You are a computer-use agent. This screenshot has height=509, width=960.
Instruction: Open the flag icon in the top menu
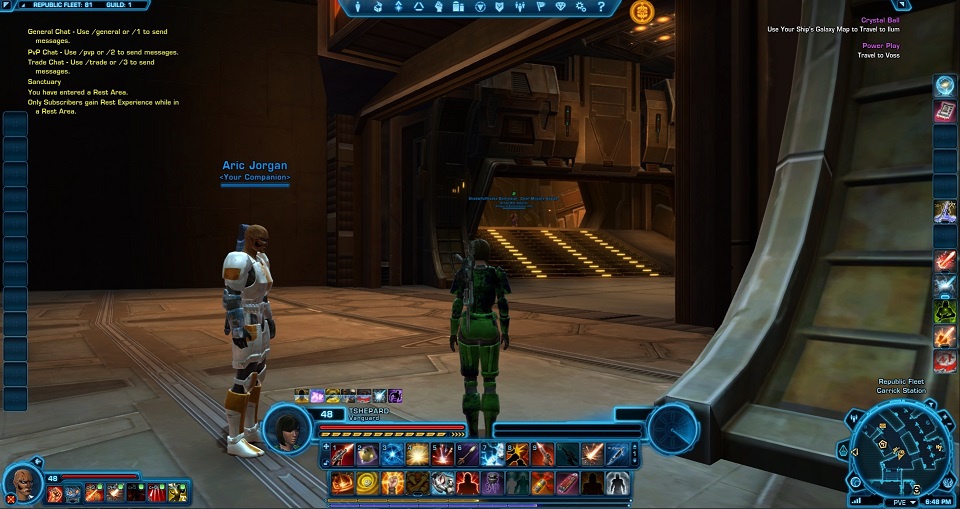(x=541, y=6)
